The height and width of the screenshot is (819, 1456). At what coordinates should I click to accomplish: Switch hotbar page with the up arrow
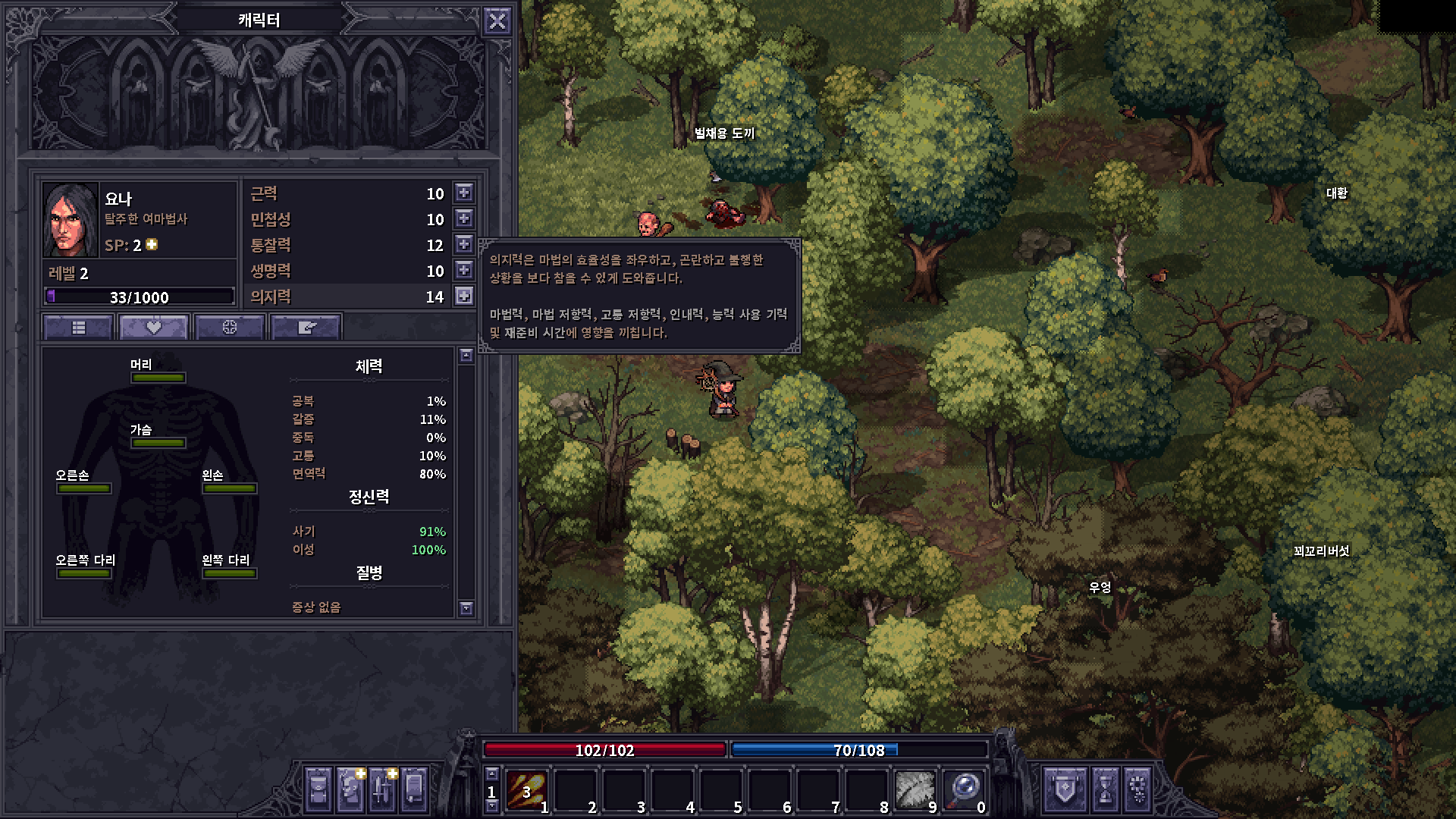[491, 774]
